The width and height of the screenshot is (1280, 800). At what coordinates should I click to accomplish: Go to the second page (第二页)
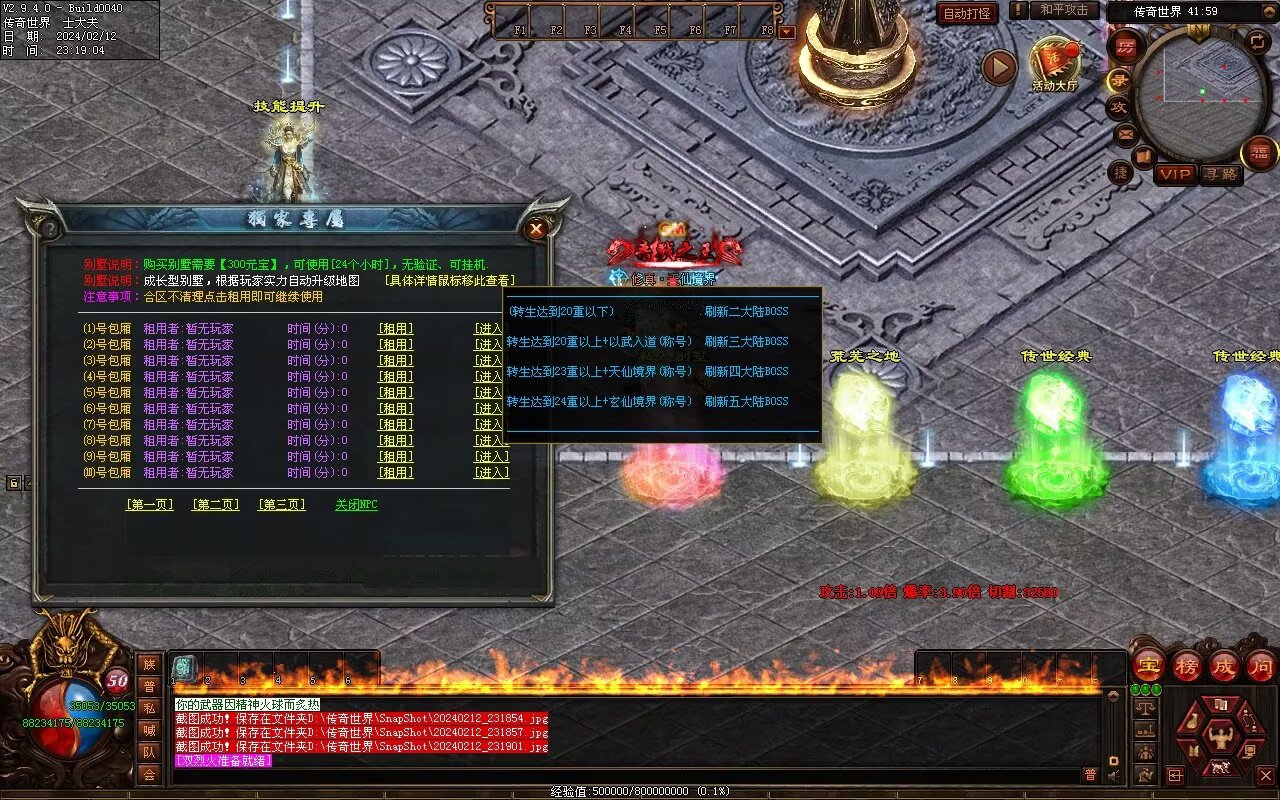tap(215, 505)
